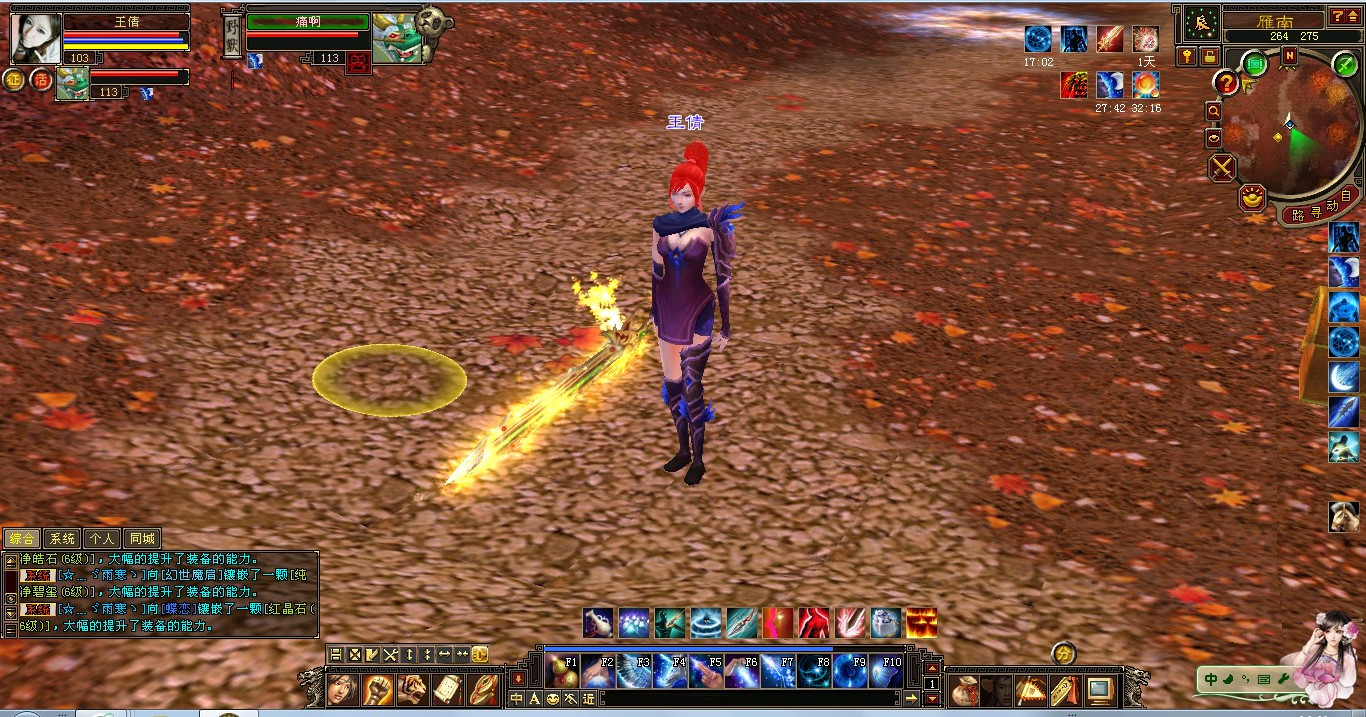The height and width of the screenshot is (717, 1366).
Task: Open the fist icon in the bottom-left menu
Action: coord(377,689)
